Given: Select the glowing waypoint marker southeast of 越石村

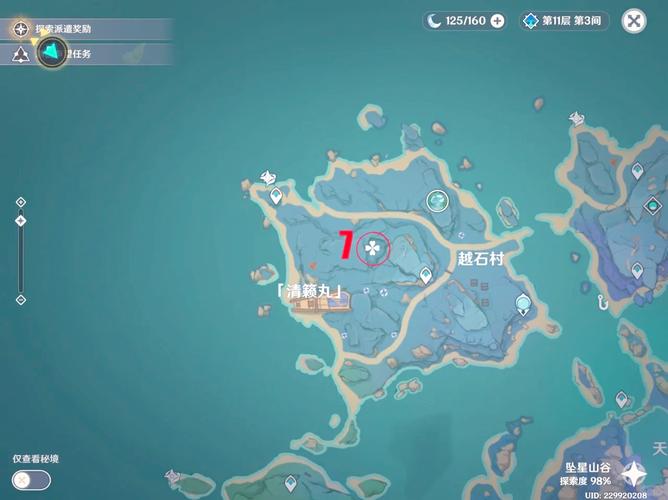Looking at the screenshot, I should click(x=523, y=304).
